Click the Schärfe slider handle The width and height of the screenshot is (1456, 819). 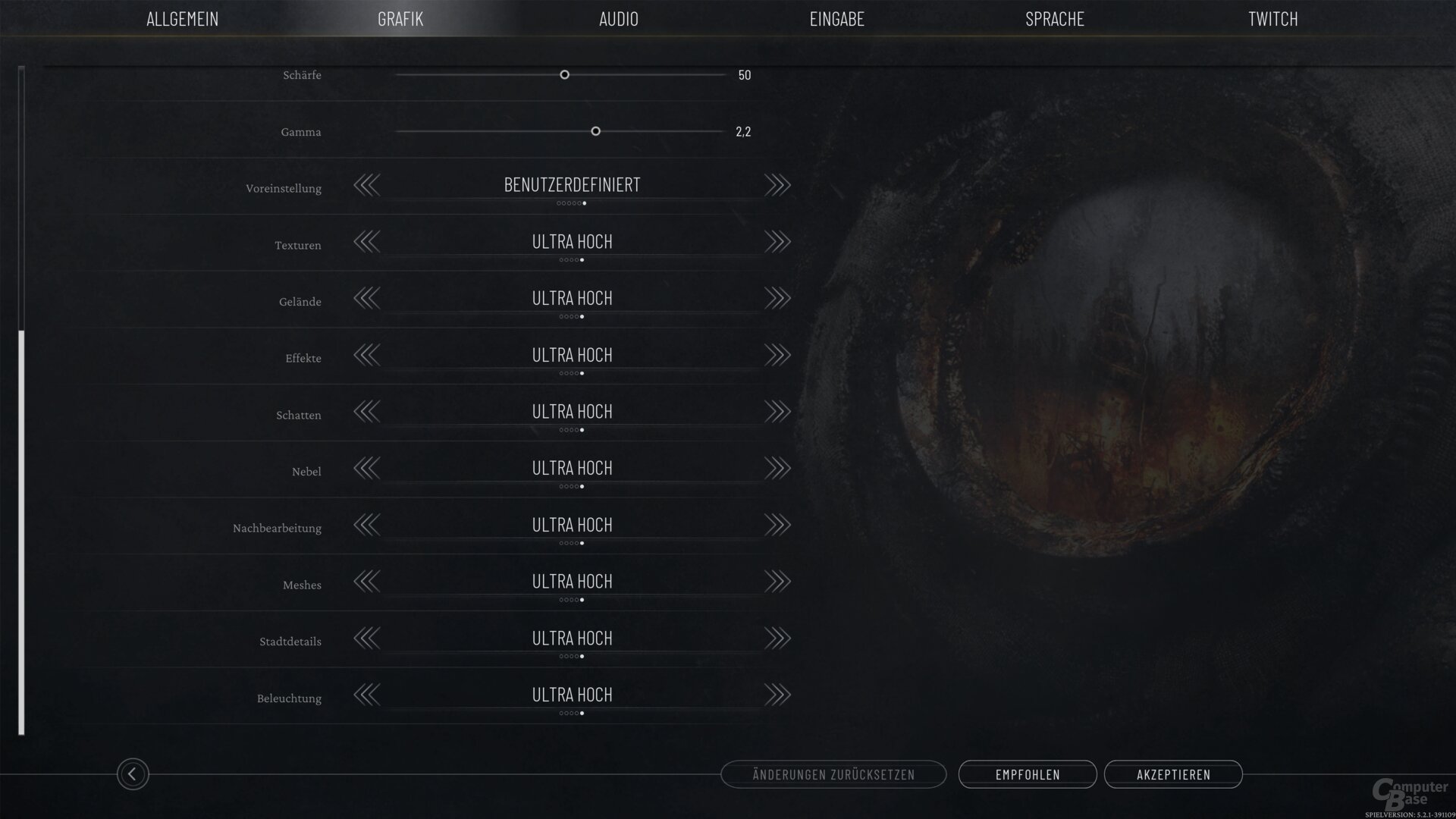pyautogui.click(x=564, y=75)
